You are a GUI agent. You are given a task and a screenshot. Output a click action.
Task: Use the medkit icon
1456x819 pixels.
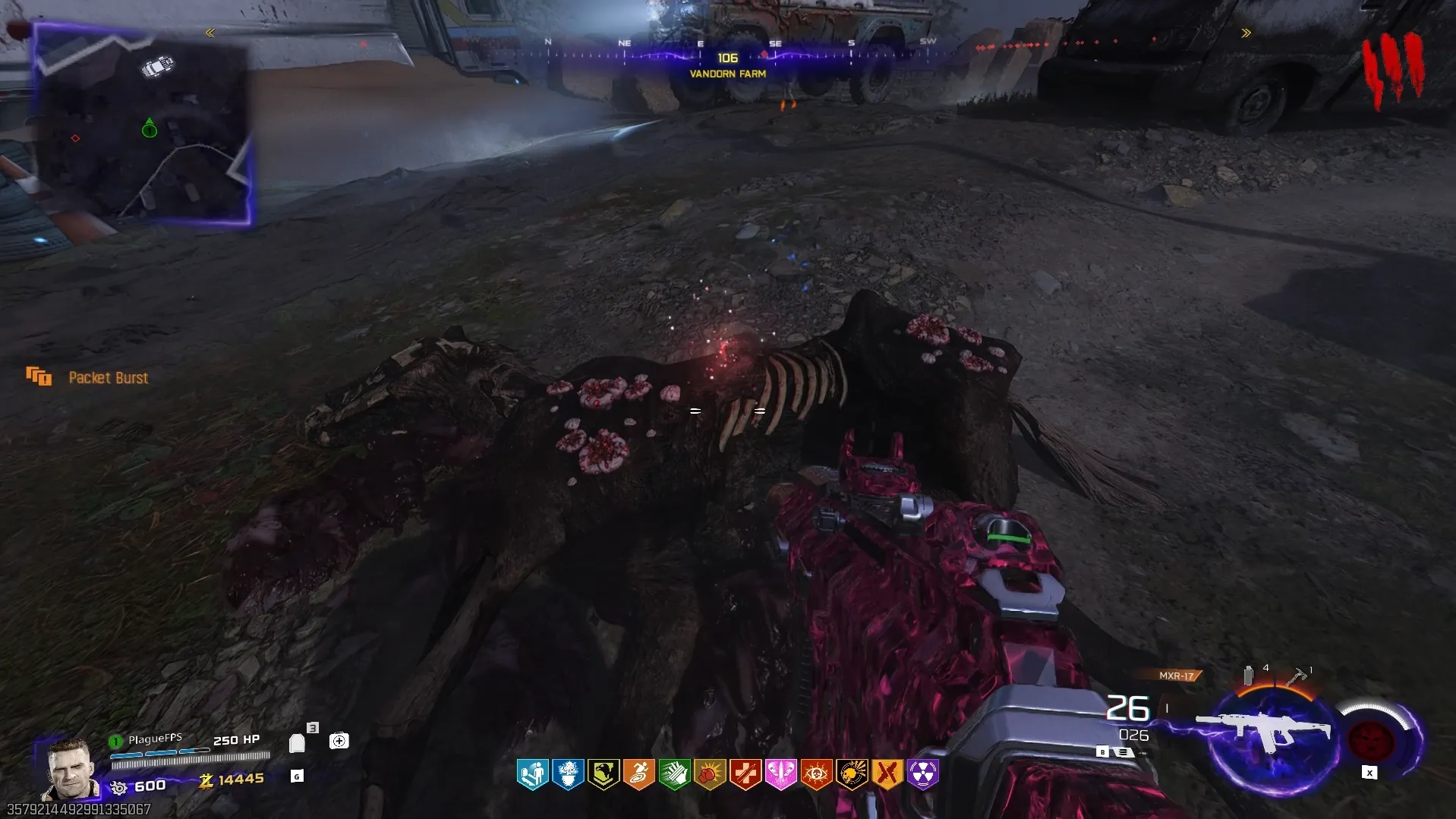pyautogui.click(x=339, y=741)
